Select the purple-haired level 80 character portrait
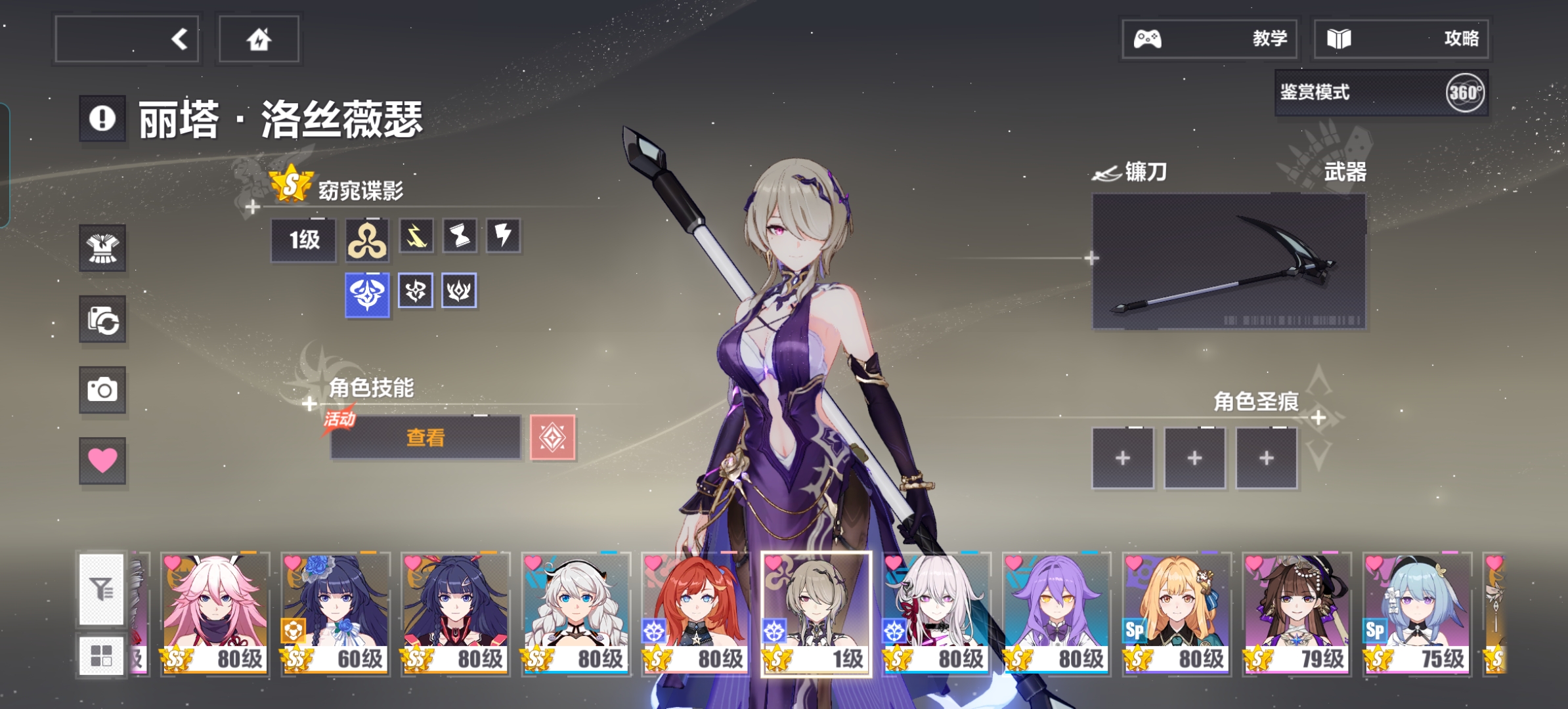Image resolution: width=1568 pixels, height=709 pixels. (1056, 612)
